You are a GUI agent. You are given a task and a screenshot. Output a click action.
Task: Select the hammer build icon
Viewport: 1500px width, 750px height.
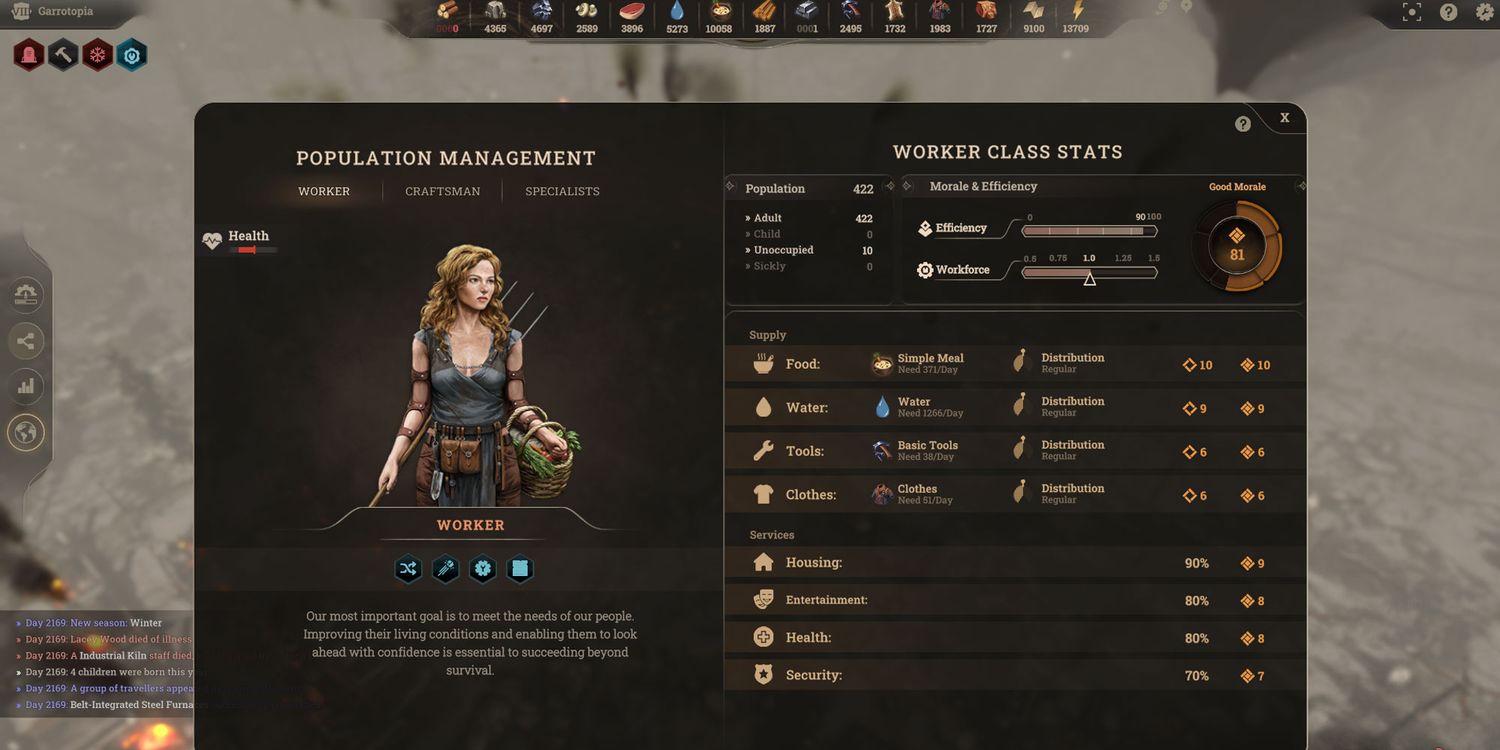[x=62, y=55]
